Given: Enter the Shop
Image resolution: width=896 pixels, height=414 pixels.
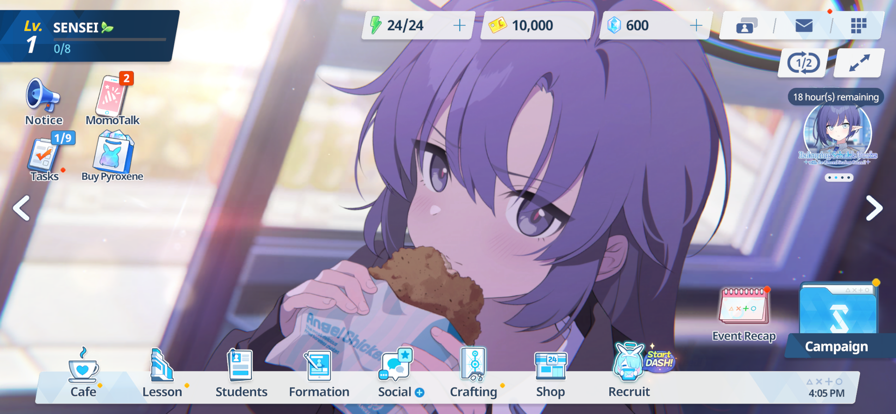Looking at the screenshot, I should tap(550, 372).
